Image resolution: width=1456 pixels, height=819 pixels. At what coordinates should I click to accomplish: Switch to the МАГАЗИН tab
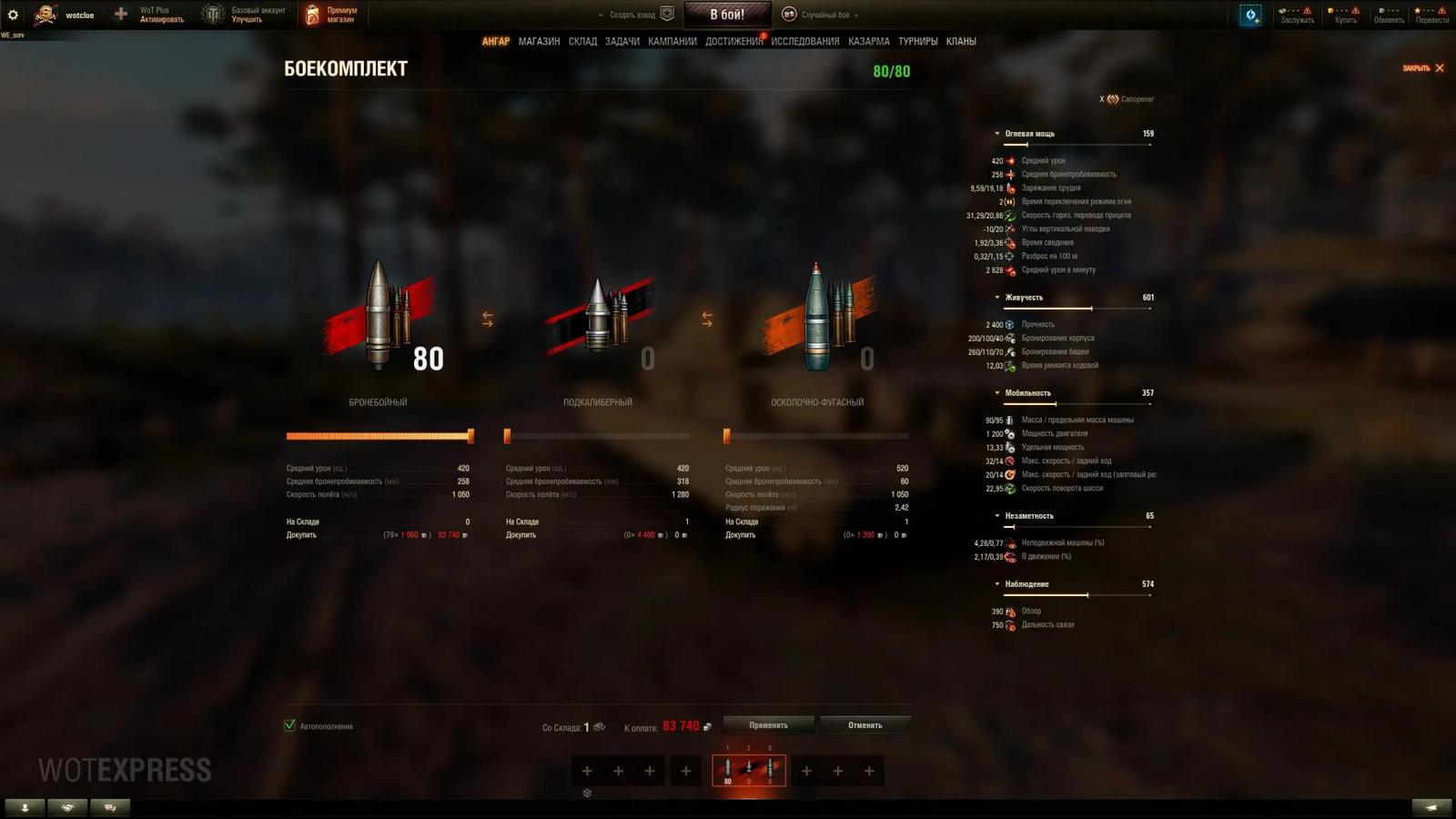[539, 41]
